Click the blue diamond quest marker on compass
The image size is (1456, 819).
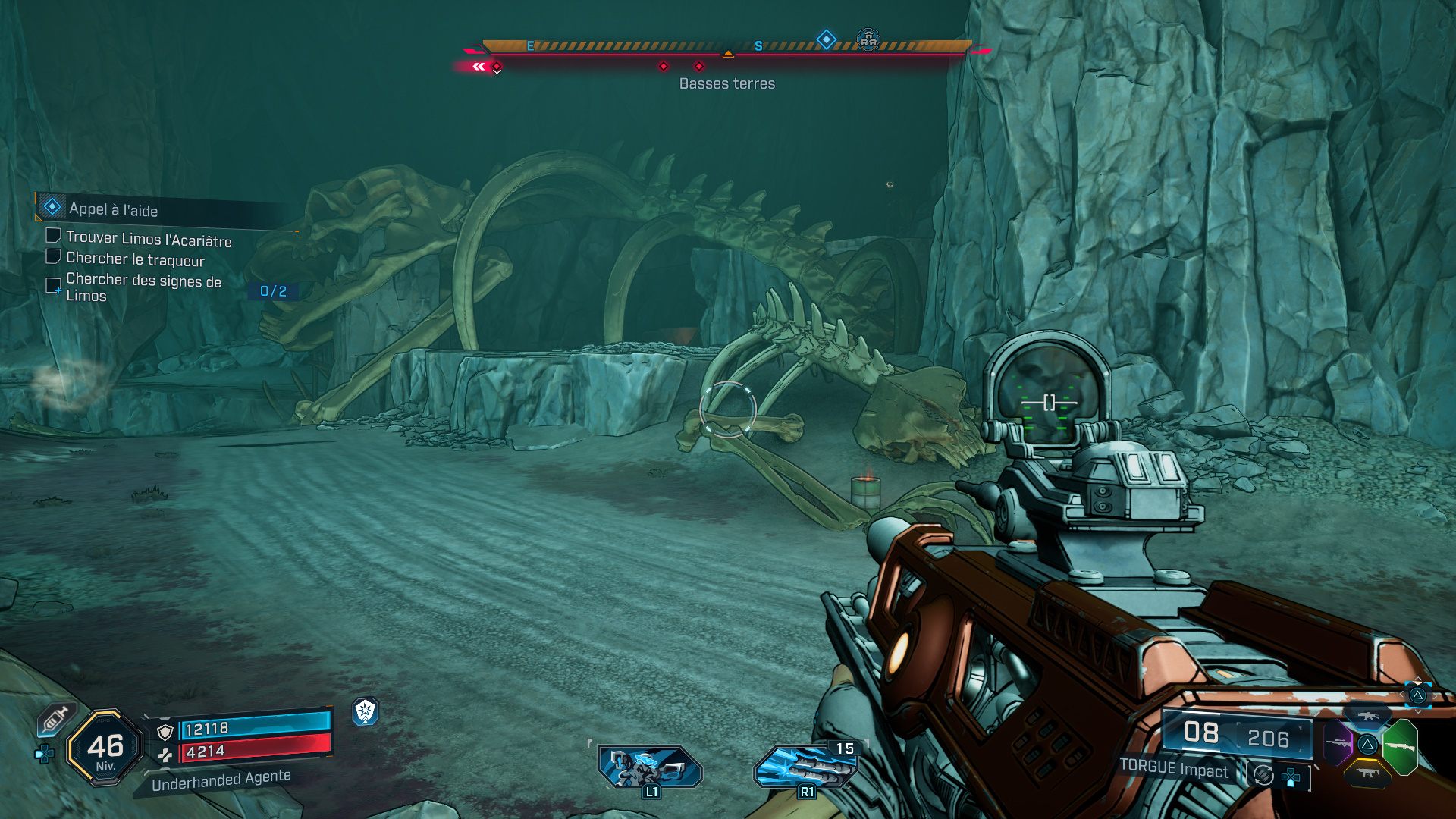[x=826, y=39]
